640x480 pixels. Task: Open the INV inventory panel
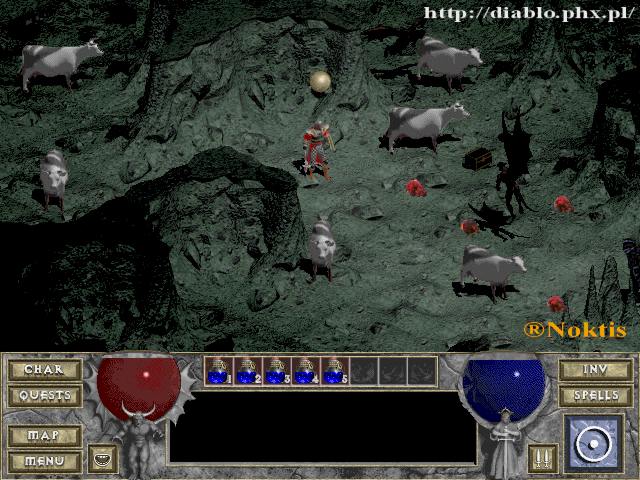(x=595, y=370)
